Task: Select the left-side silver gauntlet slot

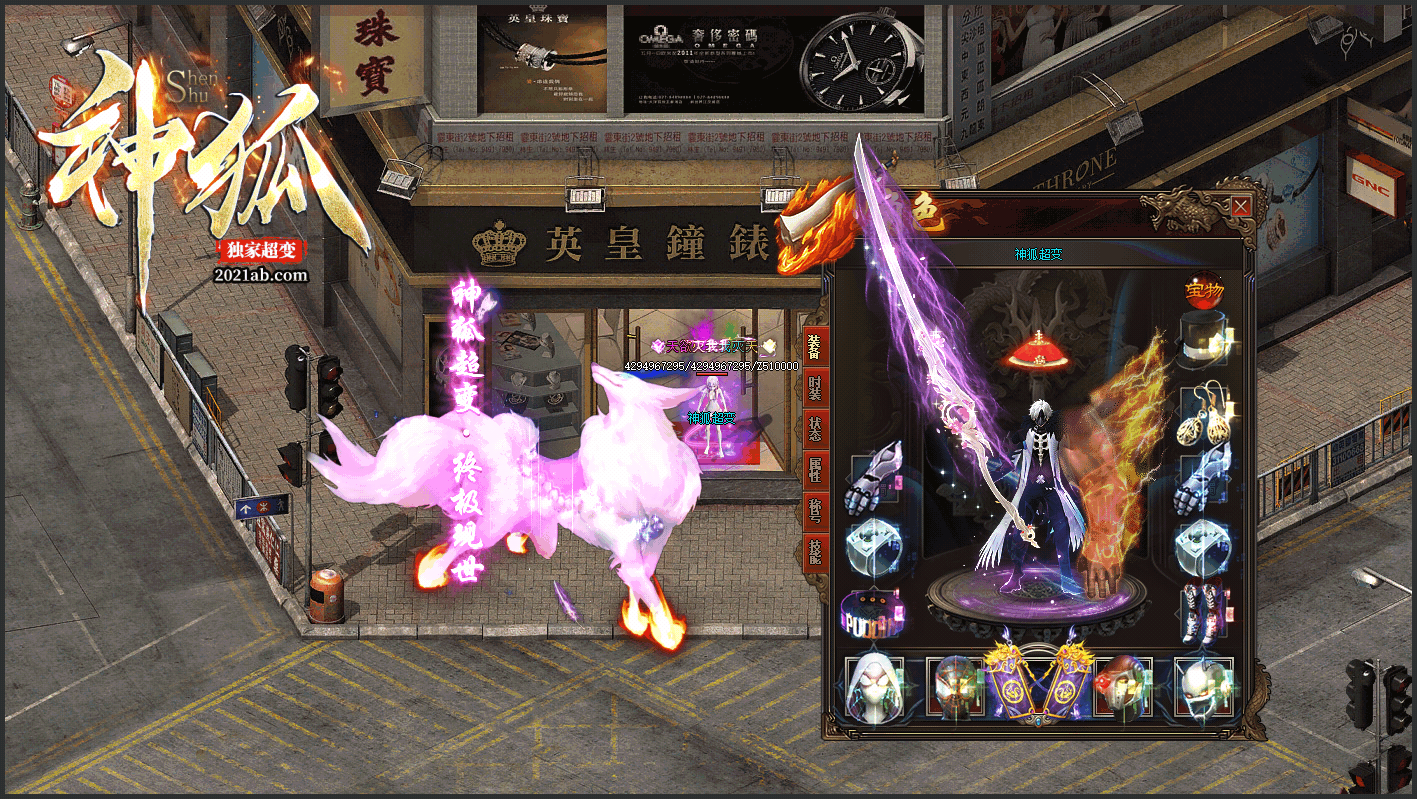Action: (873, 478)
